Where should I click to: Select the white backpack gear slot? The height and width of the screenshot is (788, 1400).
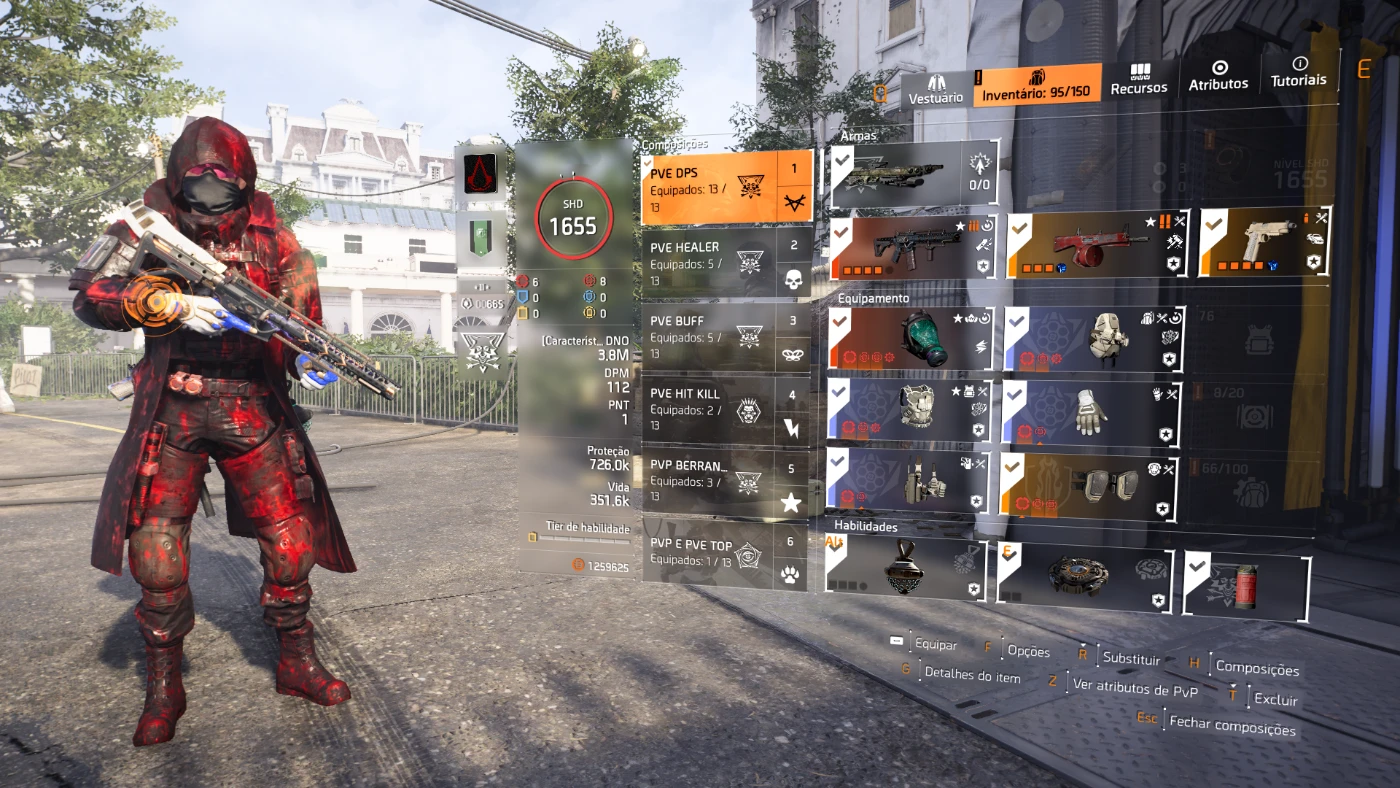coord(1094,340)
